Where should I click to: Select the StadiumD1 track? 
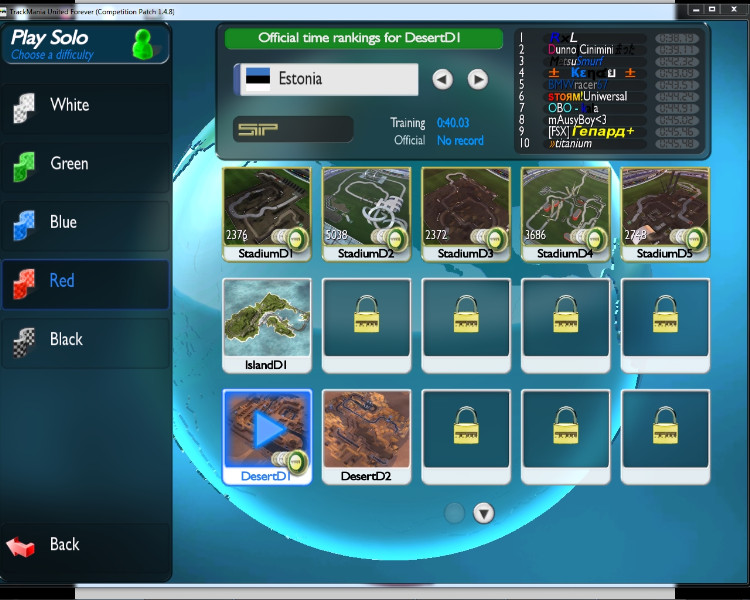[x=266, y=208]
